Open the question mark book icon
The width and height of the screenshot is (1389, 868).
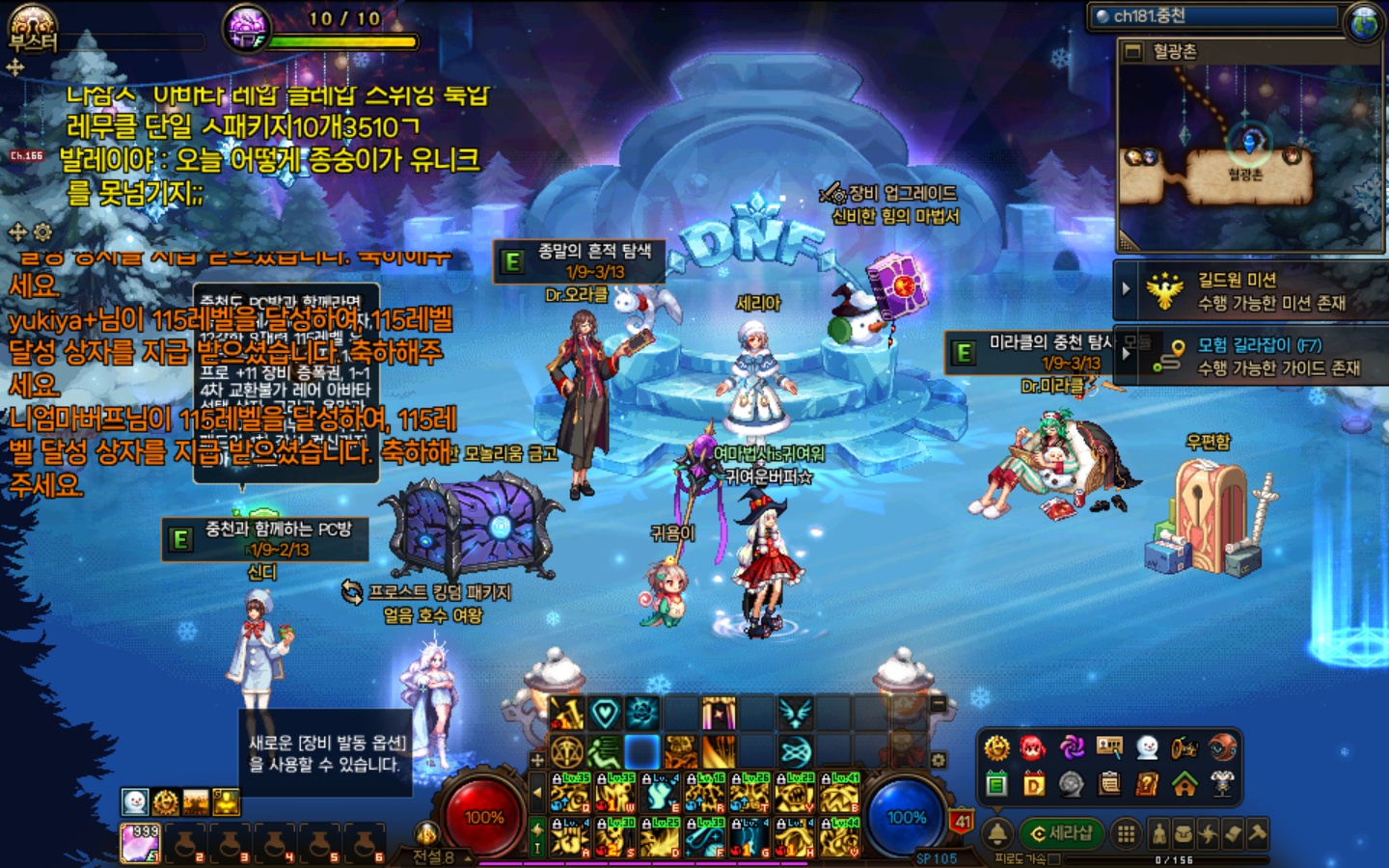click(x=1147, y=784)
